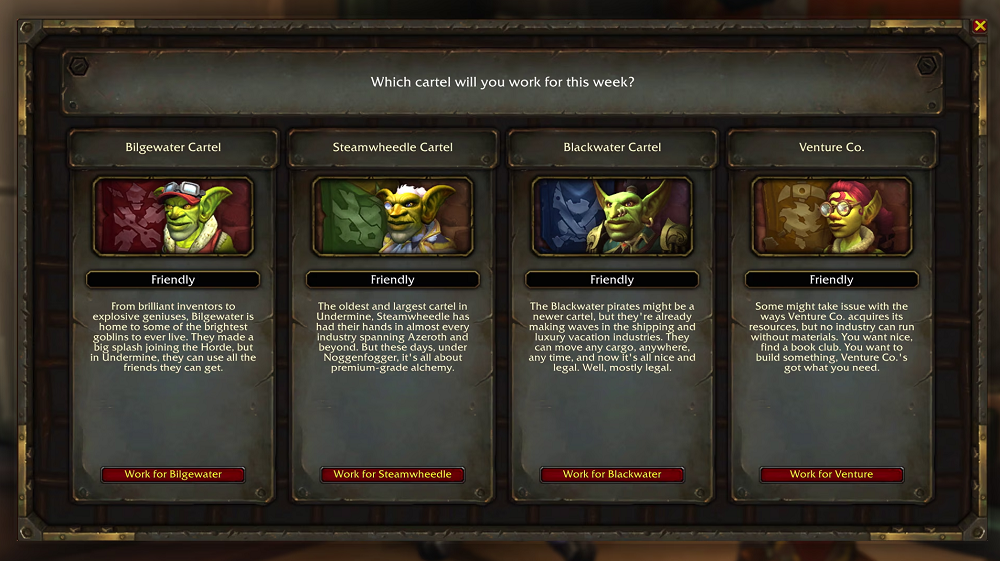The width and height of the screenshot is (1000, 561).
Task: Select the Bilgewater Cartel goblin portrait
Action: coord(173,216)
